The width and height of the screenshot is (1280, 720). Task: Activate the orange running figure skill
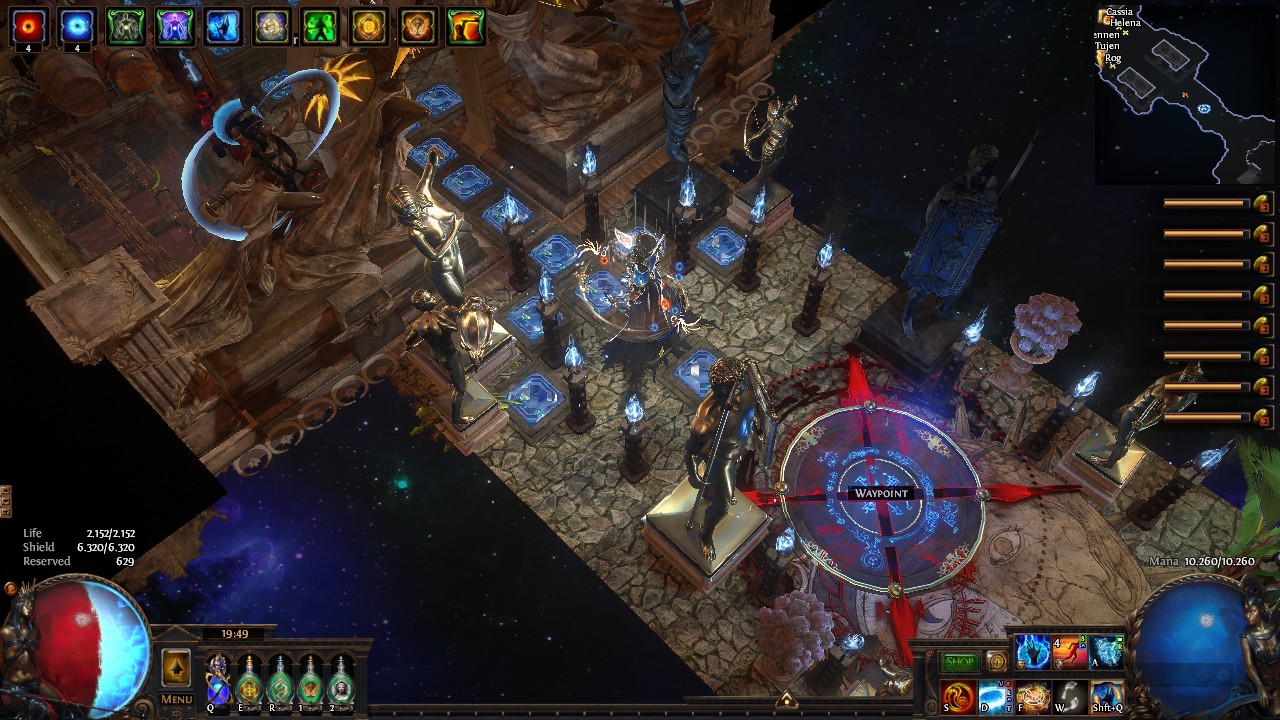coord(1070,652)
